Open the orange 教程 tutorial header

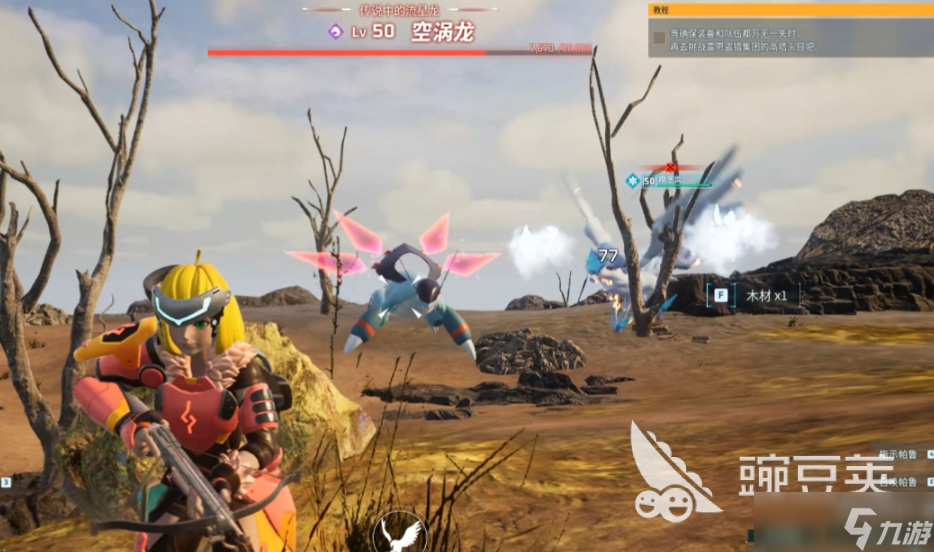(x=790, y=9)
